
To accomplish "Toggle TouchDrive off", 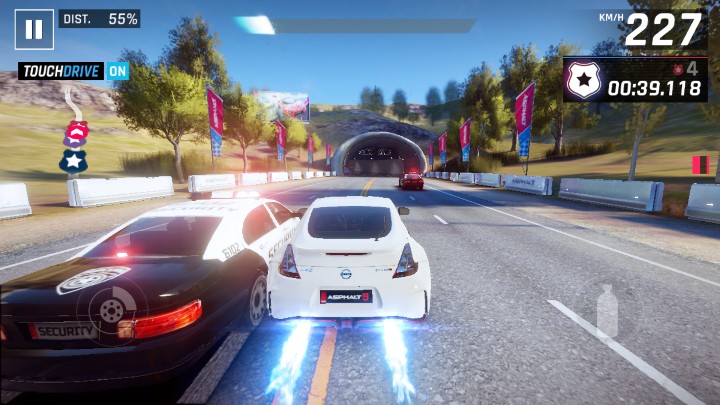I will click(118, 71).
